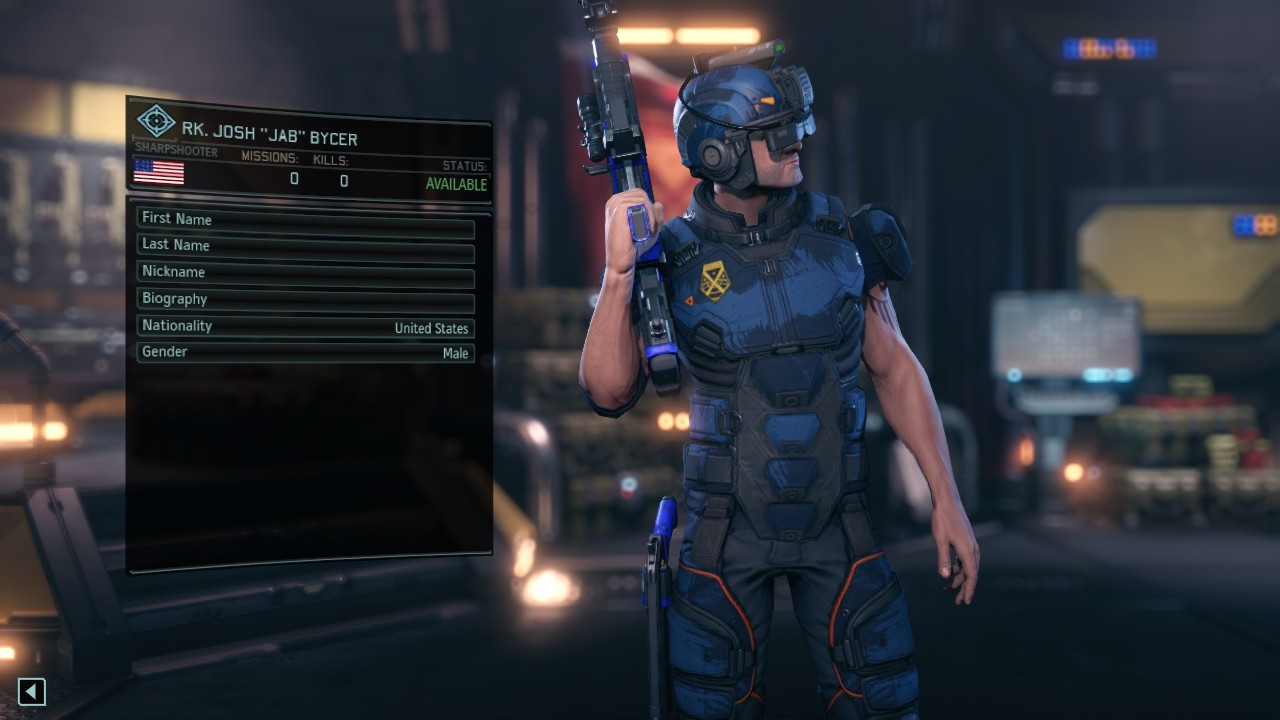1280x720 pixels.
Task: Expand the Biography entry row
Action: click(305, 298)
